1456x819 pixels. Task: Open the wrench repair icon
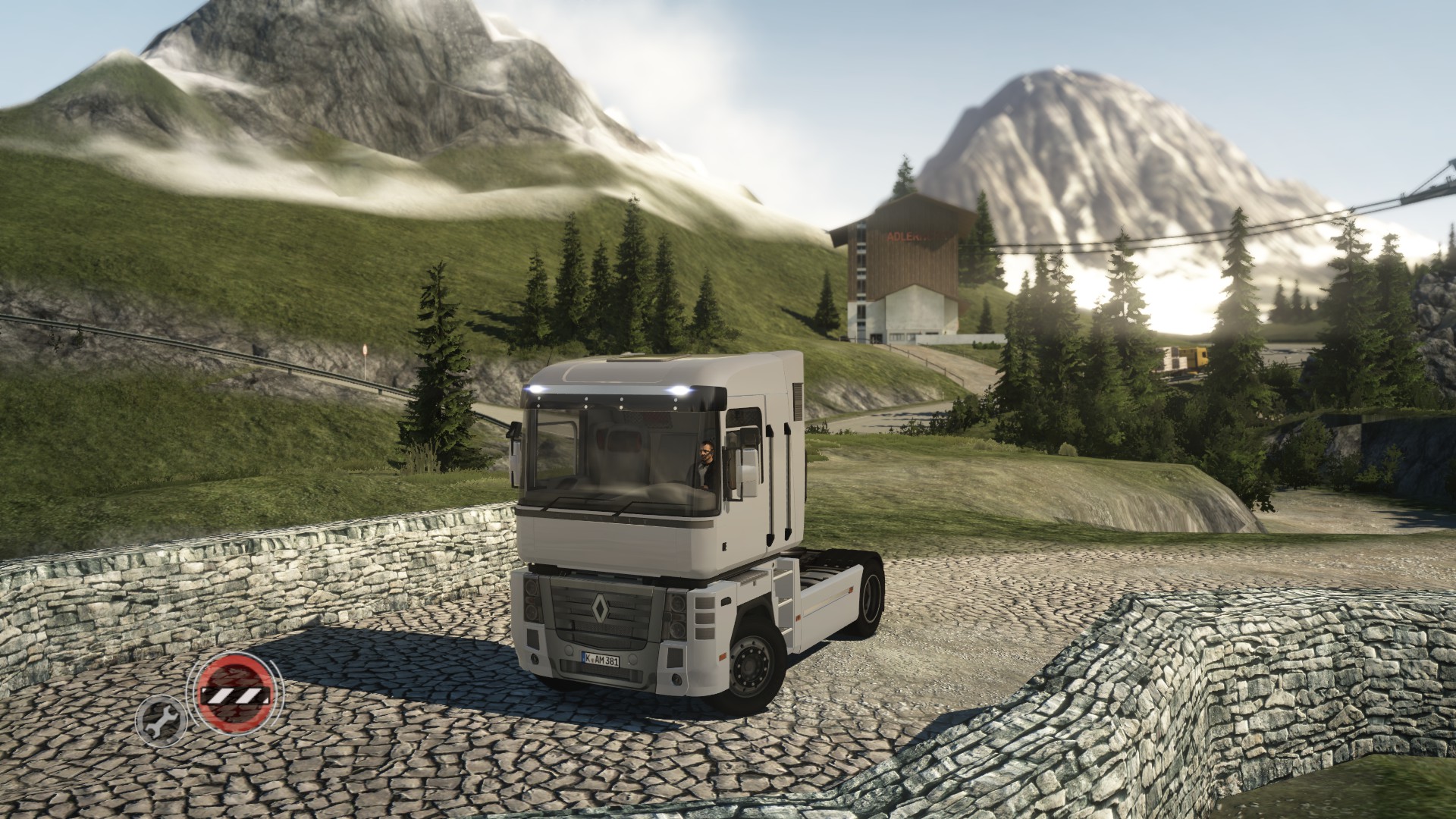click(x=162, y=719)
